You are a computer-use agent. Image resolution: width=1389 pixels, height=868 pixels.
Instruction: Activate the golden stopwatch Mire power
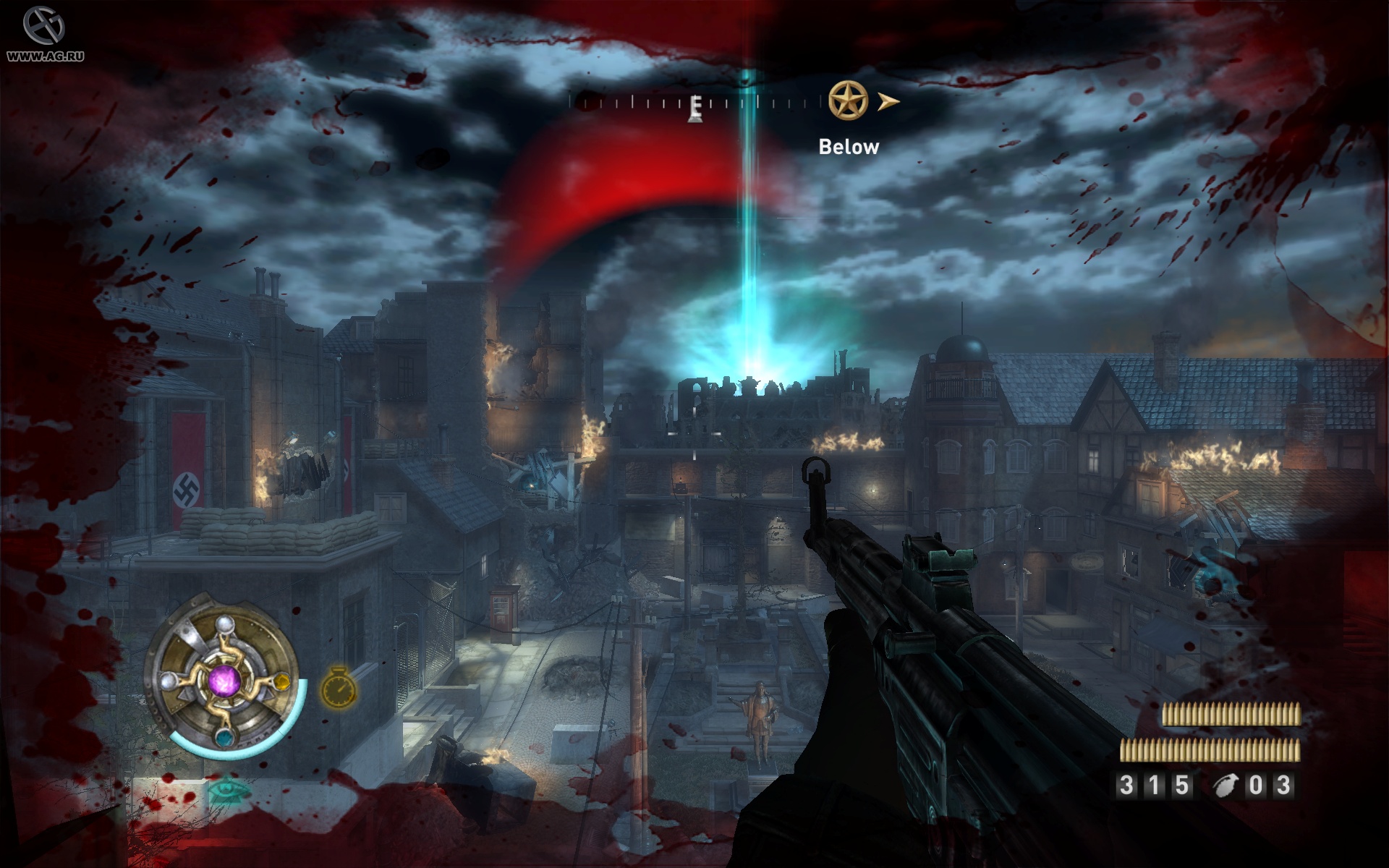(339, 686)
